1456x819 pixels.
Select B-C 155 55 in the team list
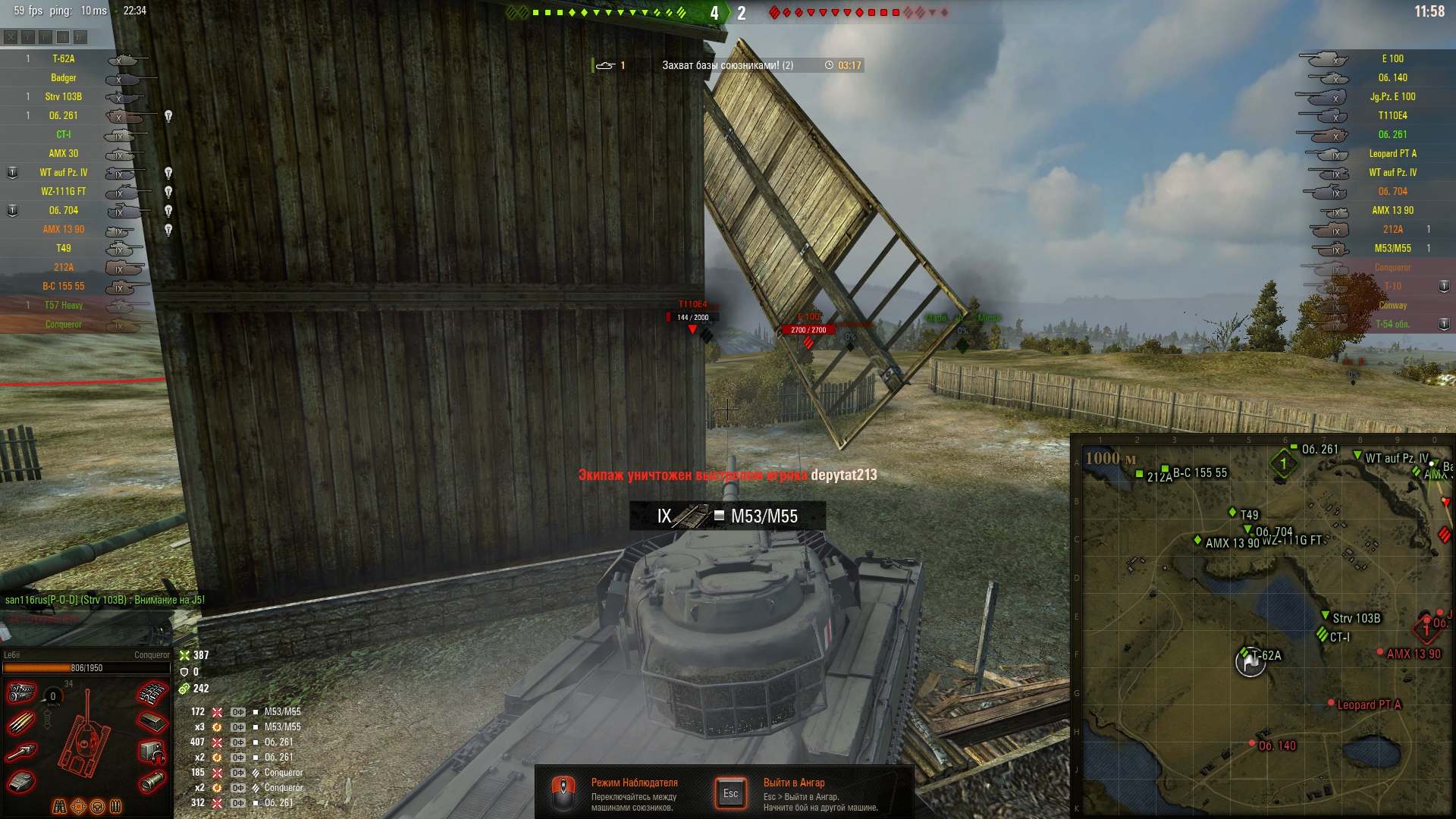64,287
